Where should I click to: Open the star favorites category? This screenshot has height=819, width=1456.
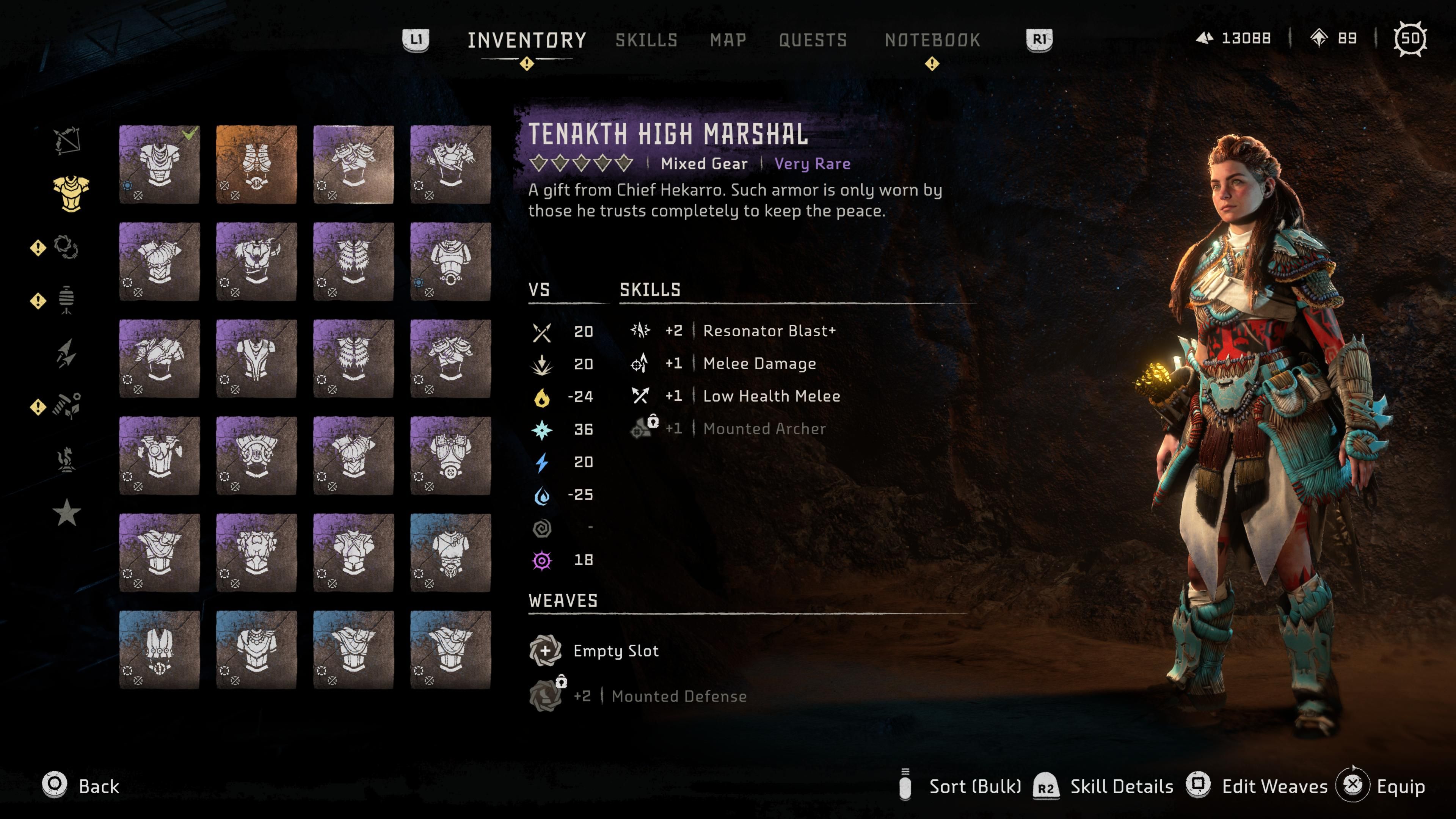pos(67,511)
